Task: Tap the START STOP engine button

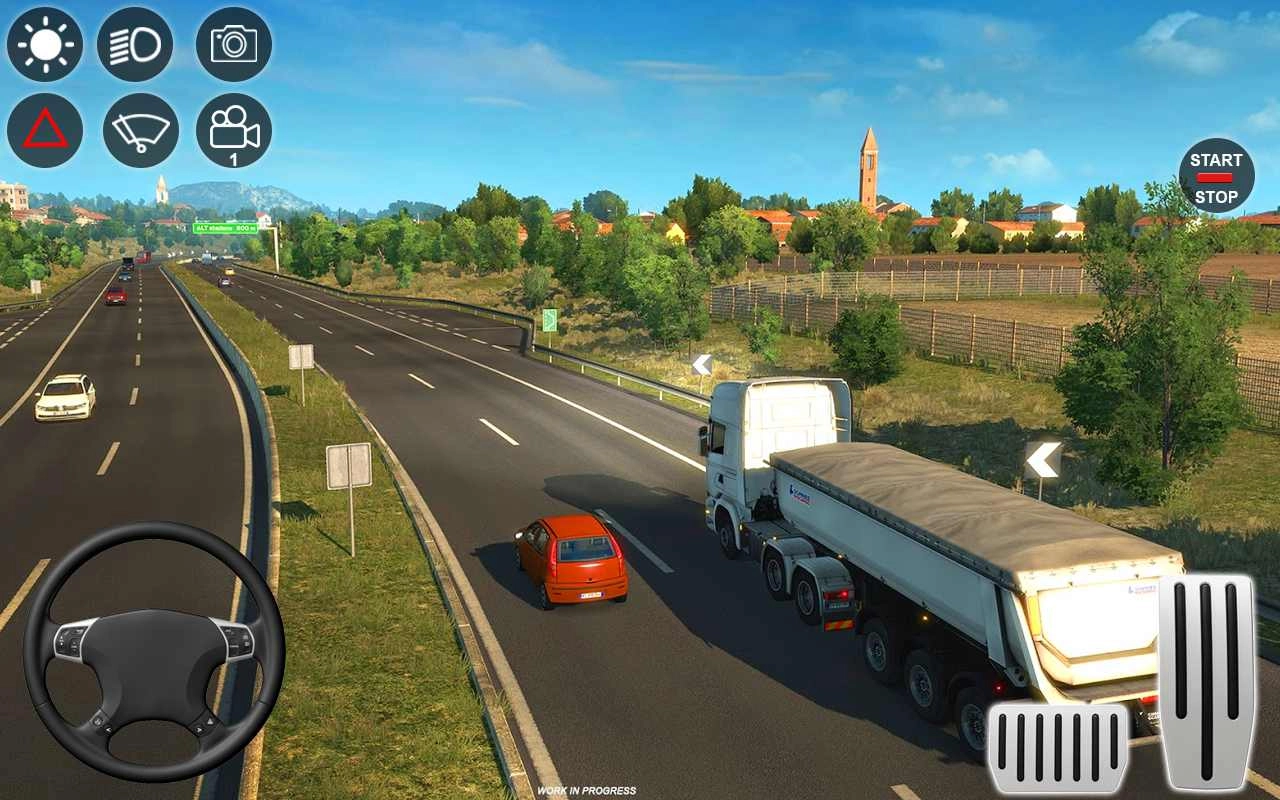Action: click(1216, 176)
